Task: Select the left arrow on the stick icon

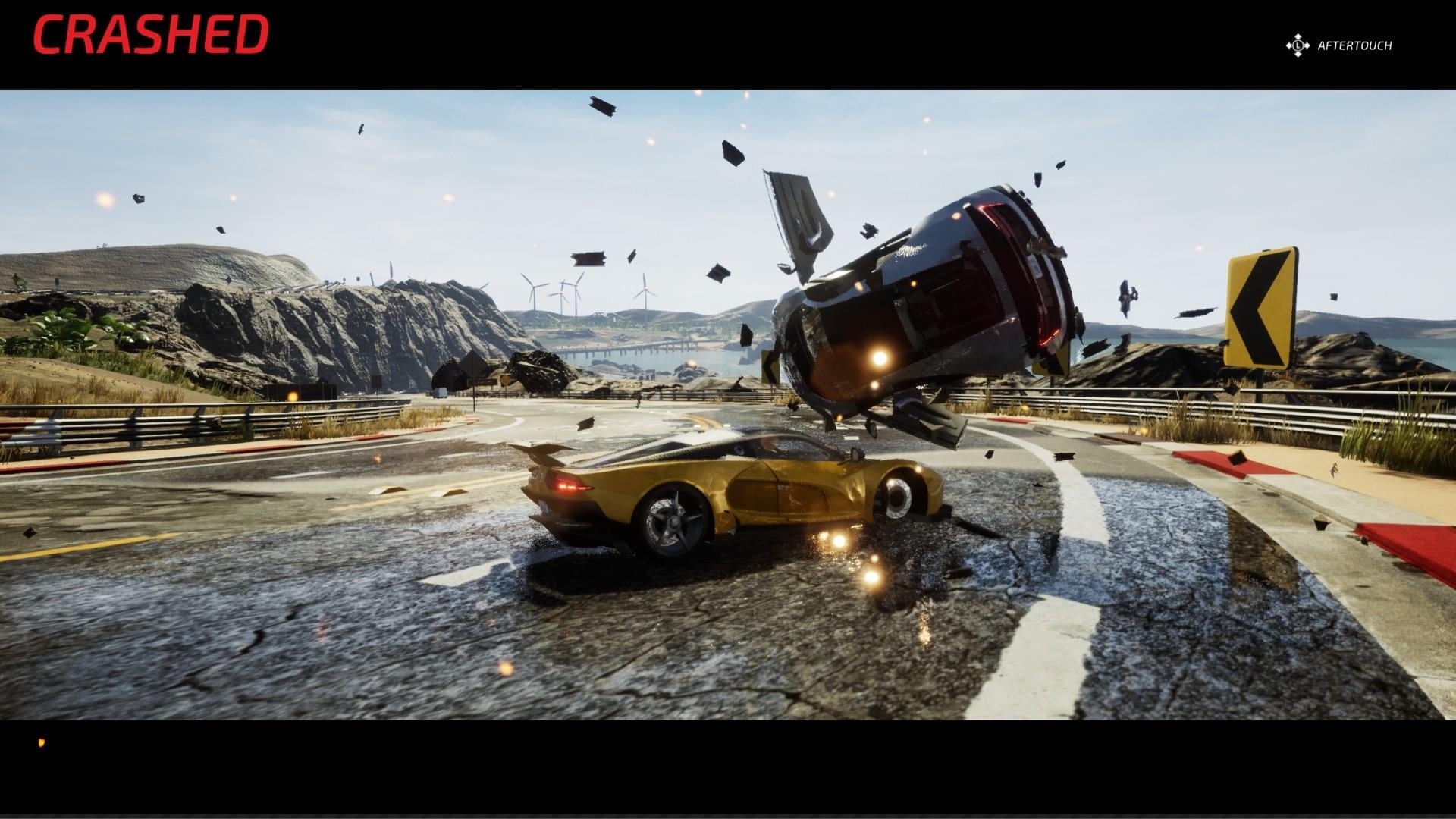Action: point(1289,45)
